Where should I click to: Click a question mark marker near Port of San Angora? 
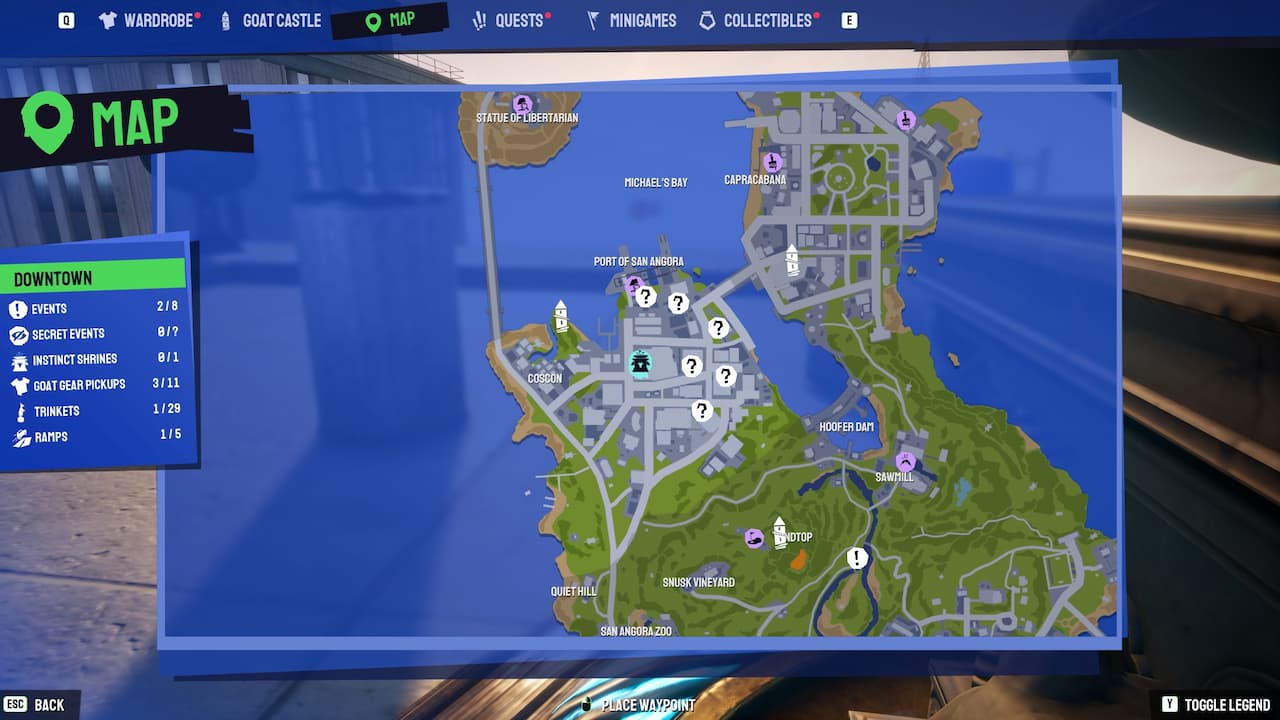[646, 297]
